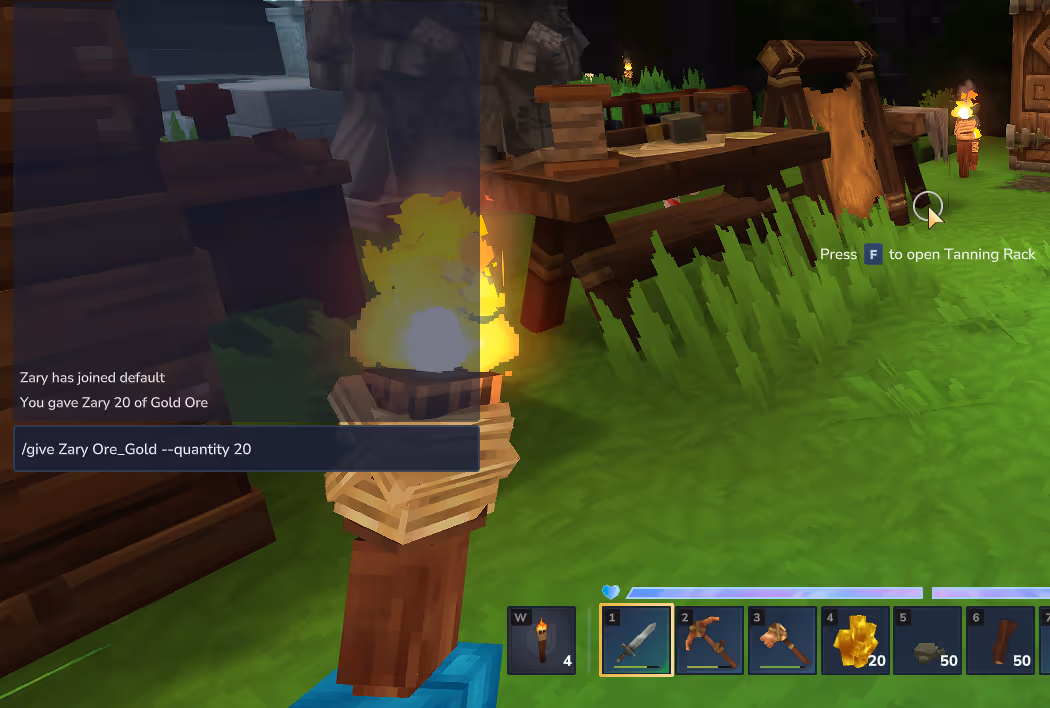Pick the stone rubble stack in slot 5
This screenshot has width=1050, height=708.
[928, 640]
